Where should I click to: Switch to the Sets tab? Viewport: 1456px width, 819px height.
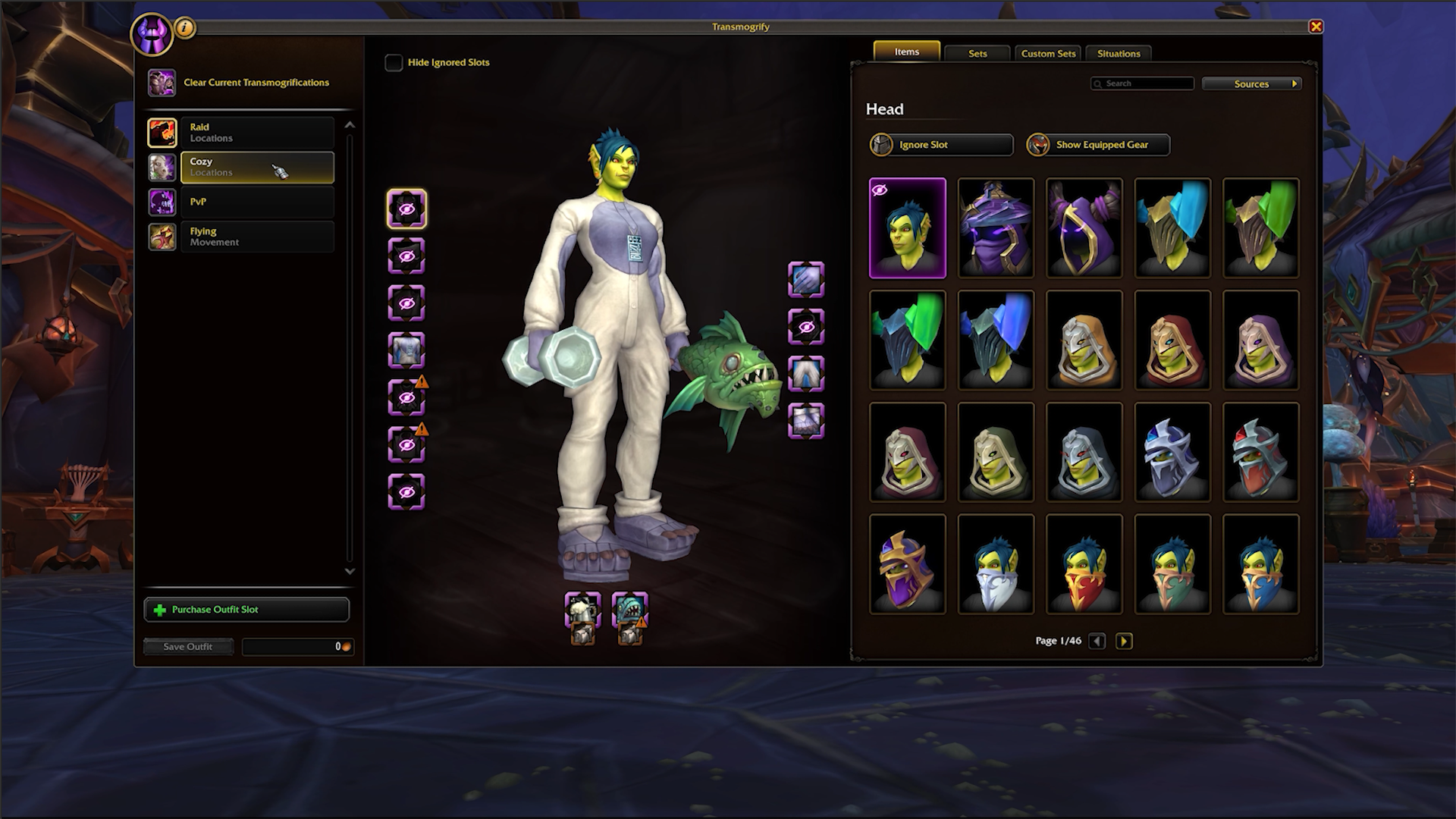[x=977, y=53]
